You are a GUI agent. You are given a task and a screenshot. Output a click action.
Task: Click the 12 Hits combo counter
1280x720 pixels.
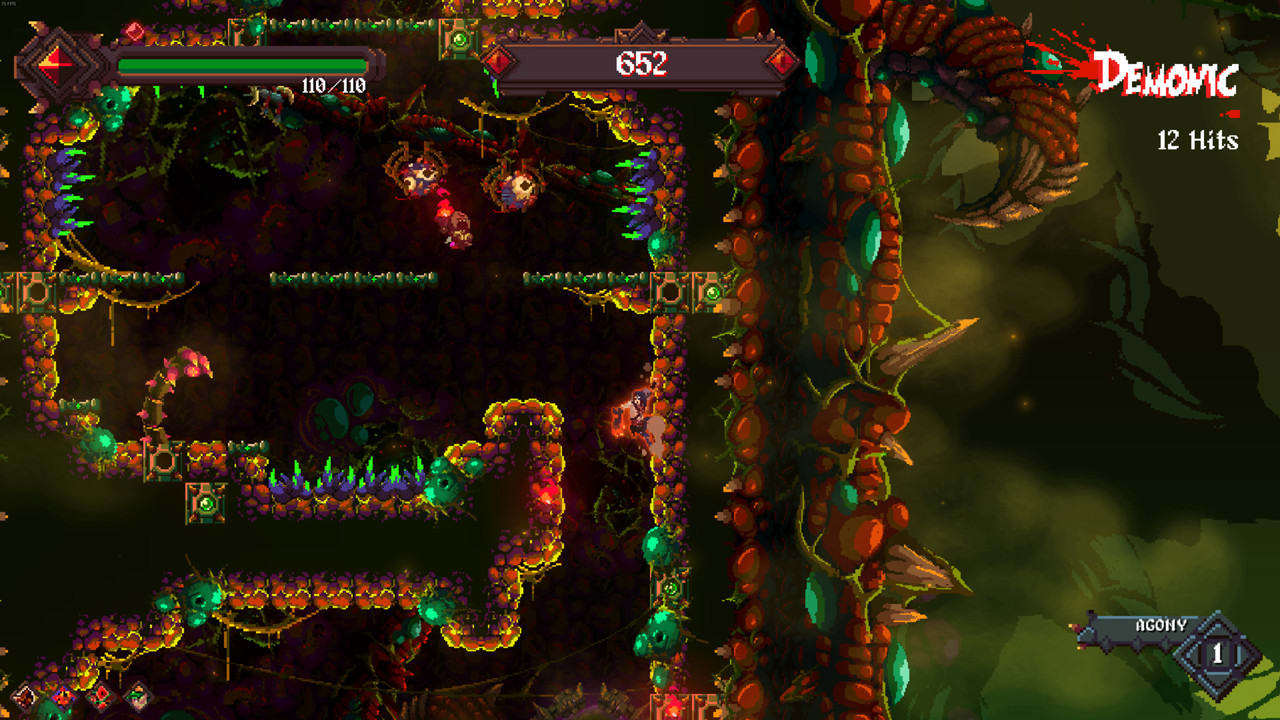point(1200,142)
